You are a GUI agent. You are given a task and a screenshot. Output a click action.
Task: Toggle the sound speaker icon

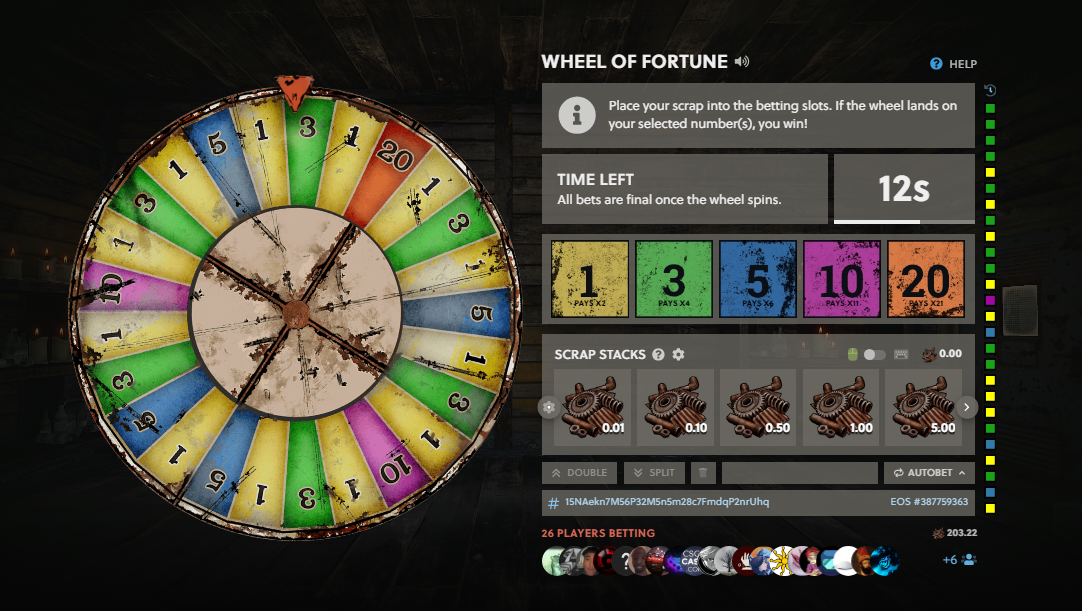[741, 62]
